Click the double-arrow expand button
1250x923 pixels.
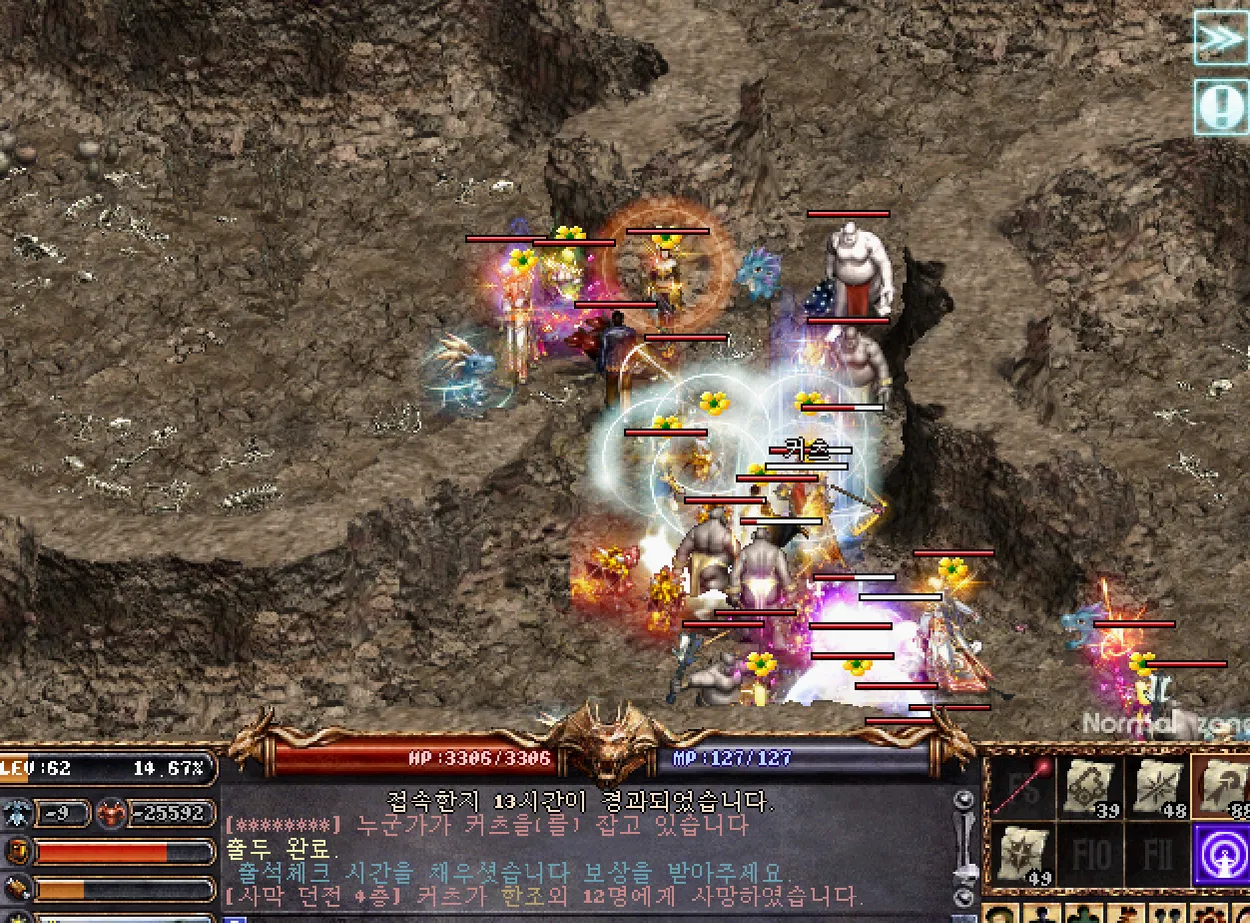coord(1221,38)
